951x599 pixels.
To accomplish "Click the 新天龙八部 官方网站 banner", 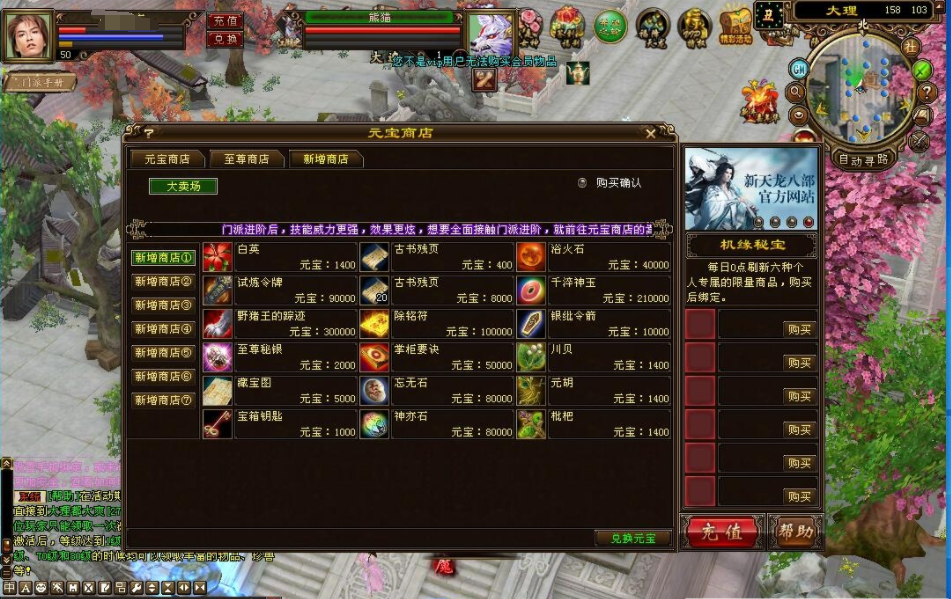I will [750, 189].
